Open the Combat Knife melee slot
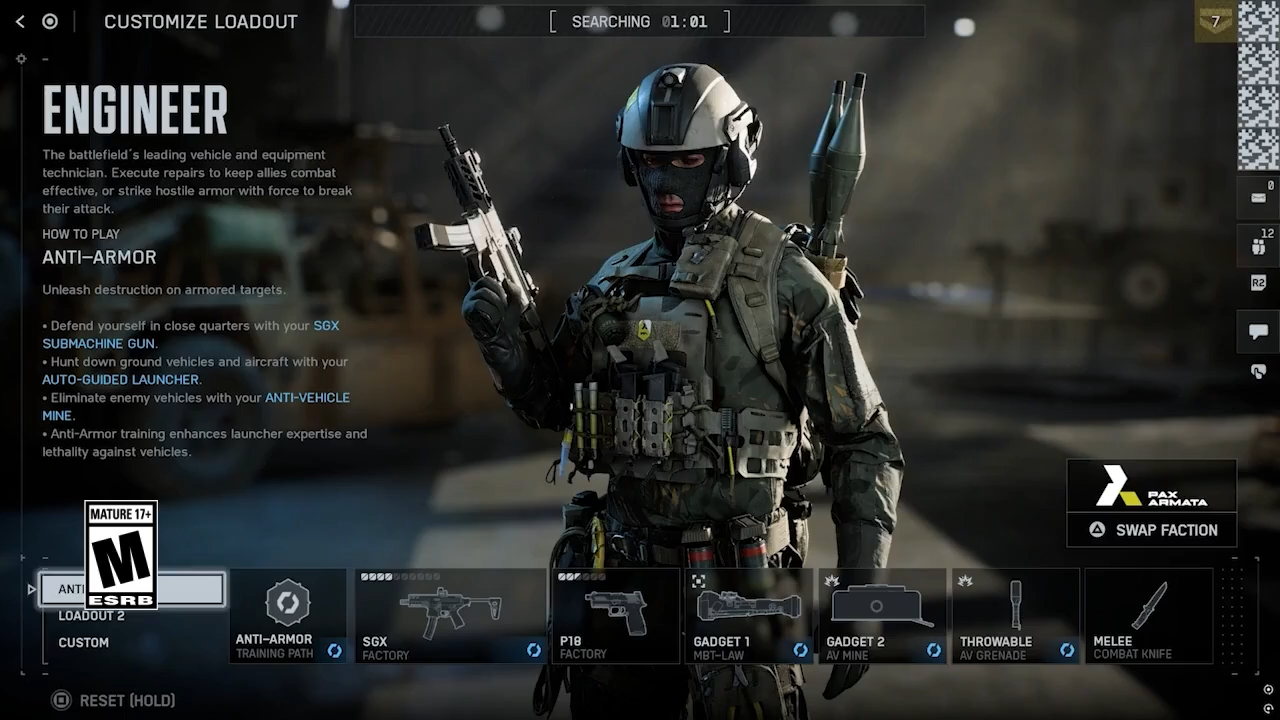The height and width of the screenshot is (720, 1280). [x=1148, y=616]
